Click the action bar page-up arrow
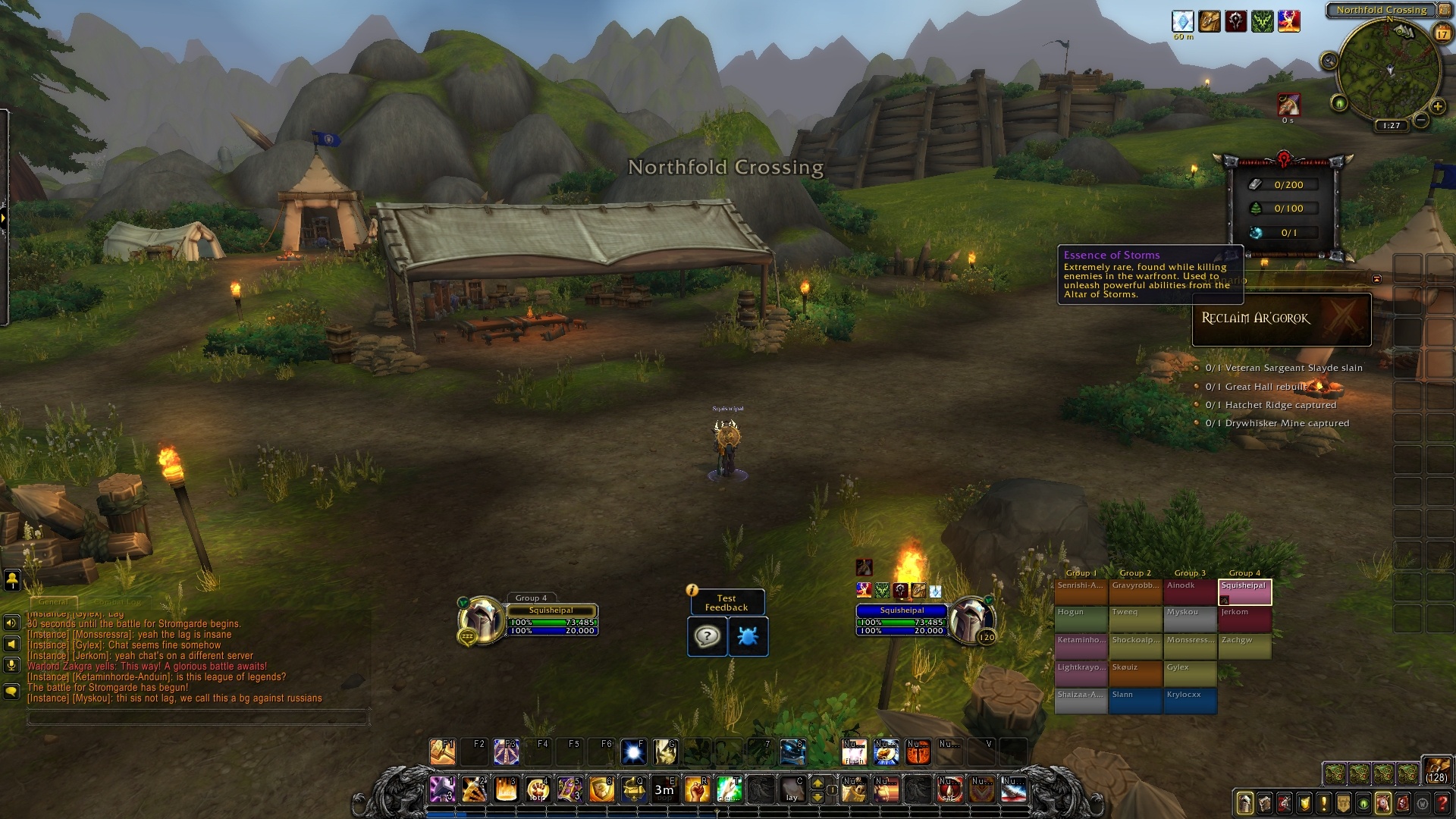Image resolution: width=1456 pixels, height=819 pixels. [817, 783]
